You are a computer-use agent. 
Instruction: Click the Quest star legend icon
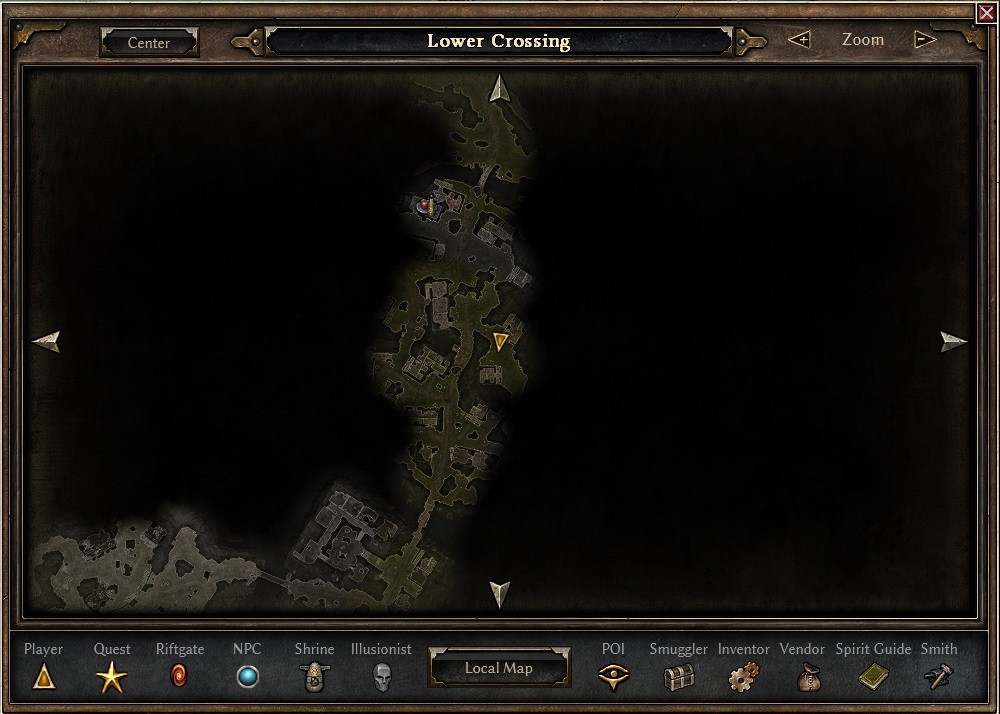(x=112, y=678)
